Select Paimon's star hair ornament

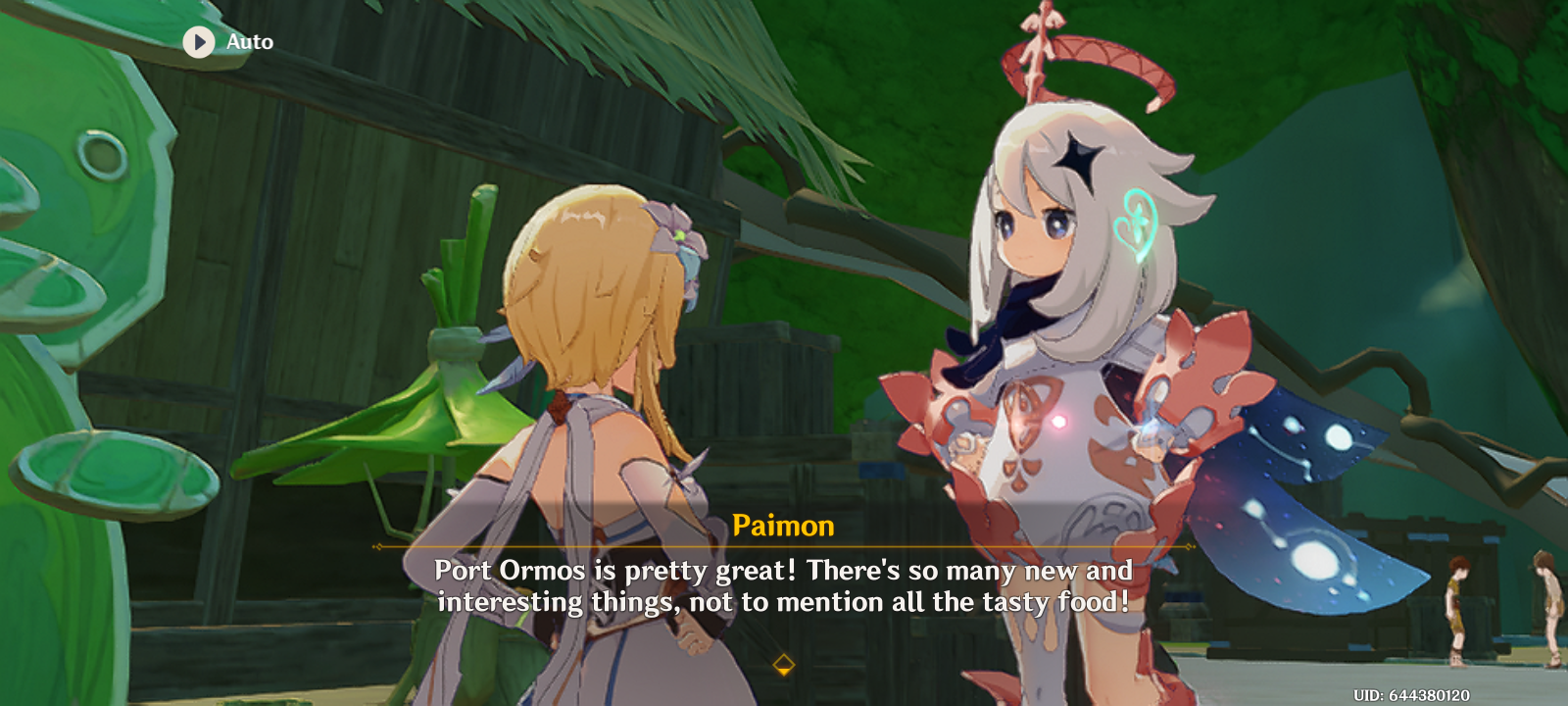pyautogui.click(x=1080, y=159)
